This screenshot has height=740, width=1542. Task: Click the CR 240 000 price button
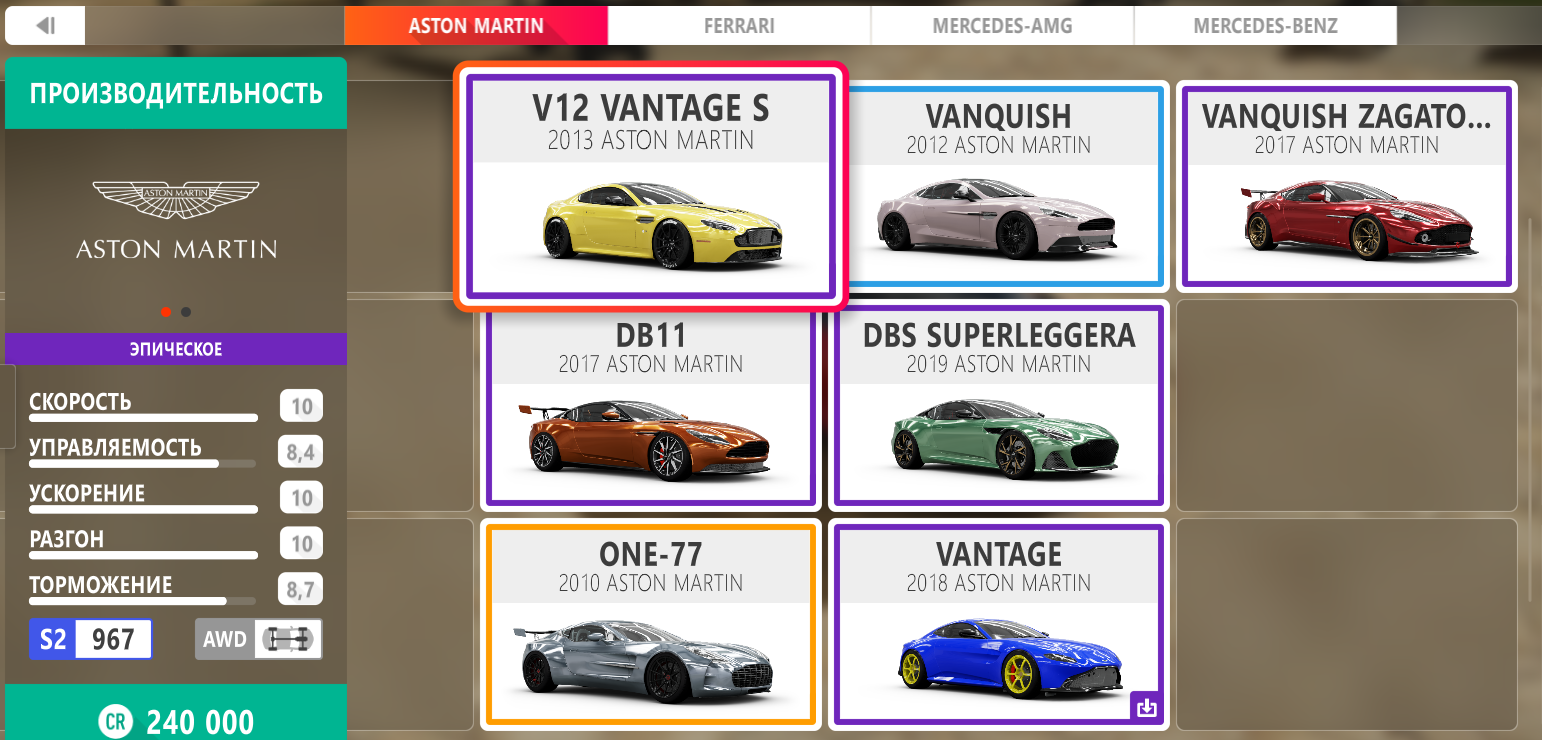click(x=175, y=721)
